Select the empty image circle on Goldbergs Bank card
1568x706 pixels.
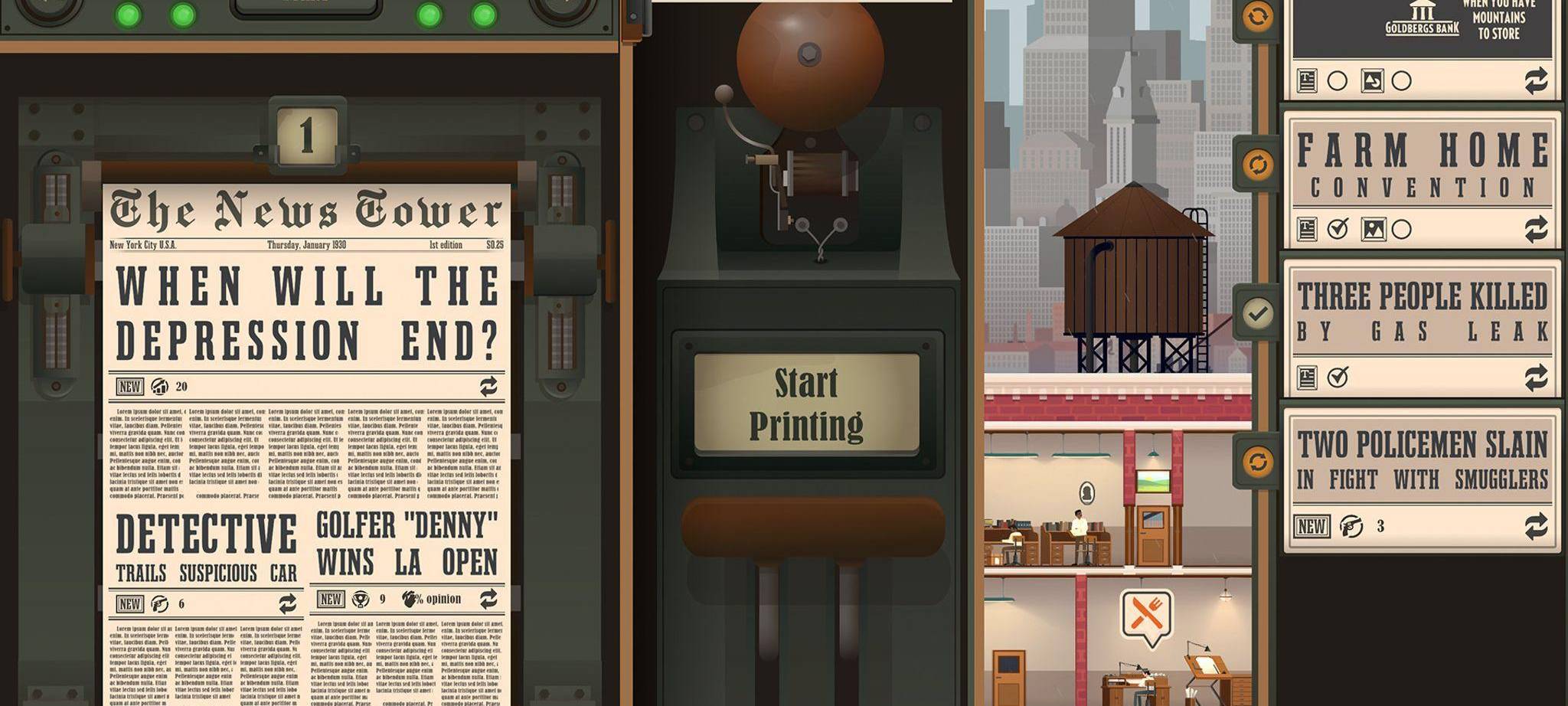(x=1401, y=82)
